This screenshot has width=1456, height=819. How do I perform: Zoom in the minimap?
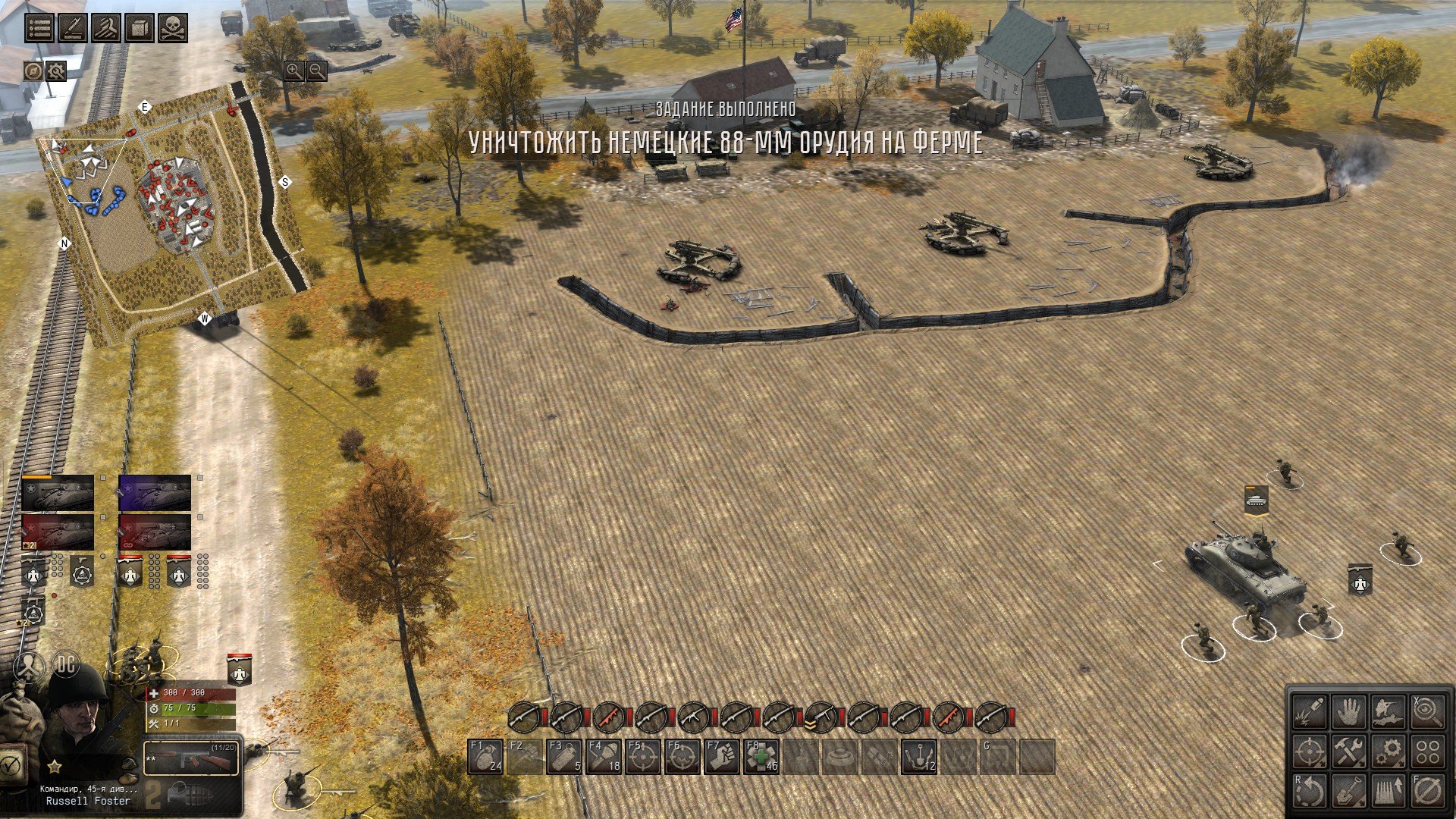[293, 71]
